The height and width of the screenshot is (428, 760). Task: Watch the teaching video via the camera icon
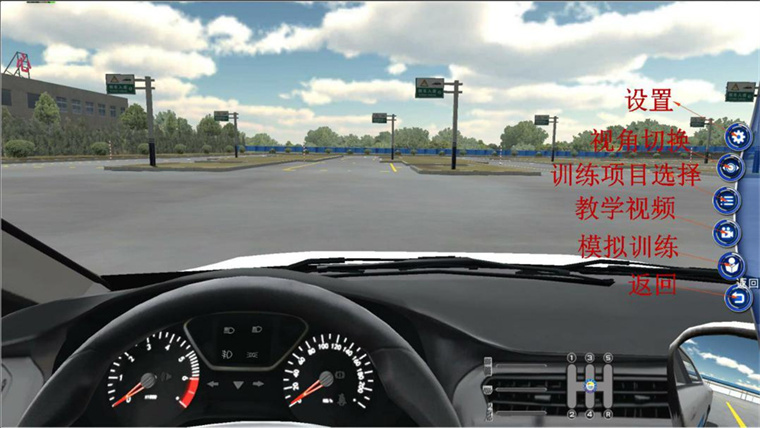727,233
